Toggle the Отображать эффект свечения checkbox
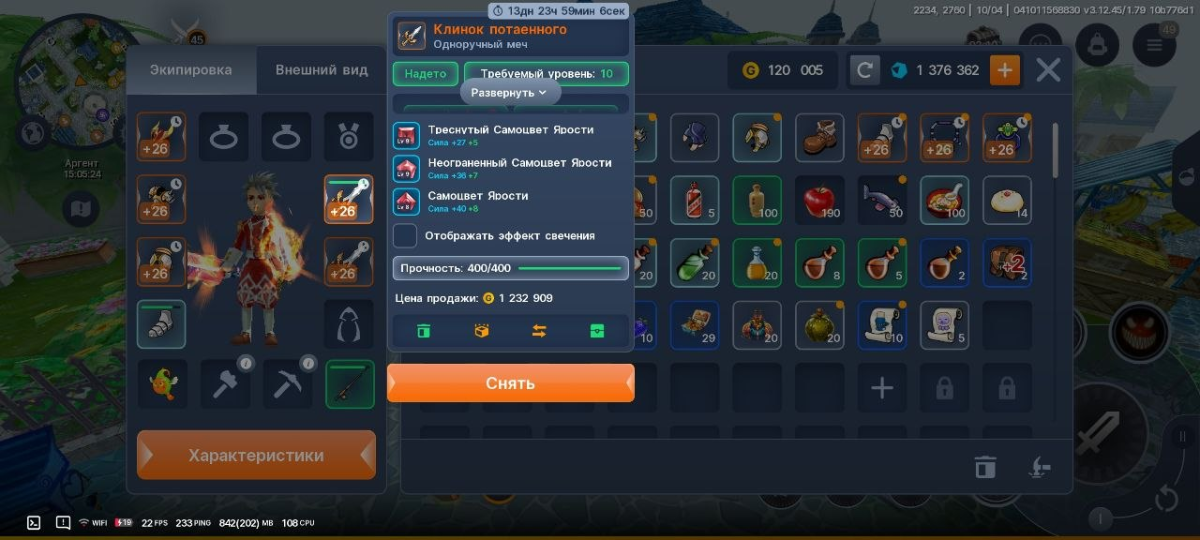 [405, 236]
